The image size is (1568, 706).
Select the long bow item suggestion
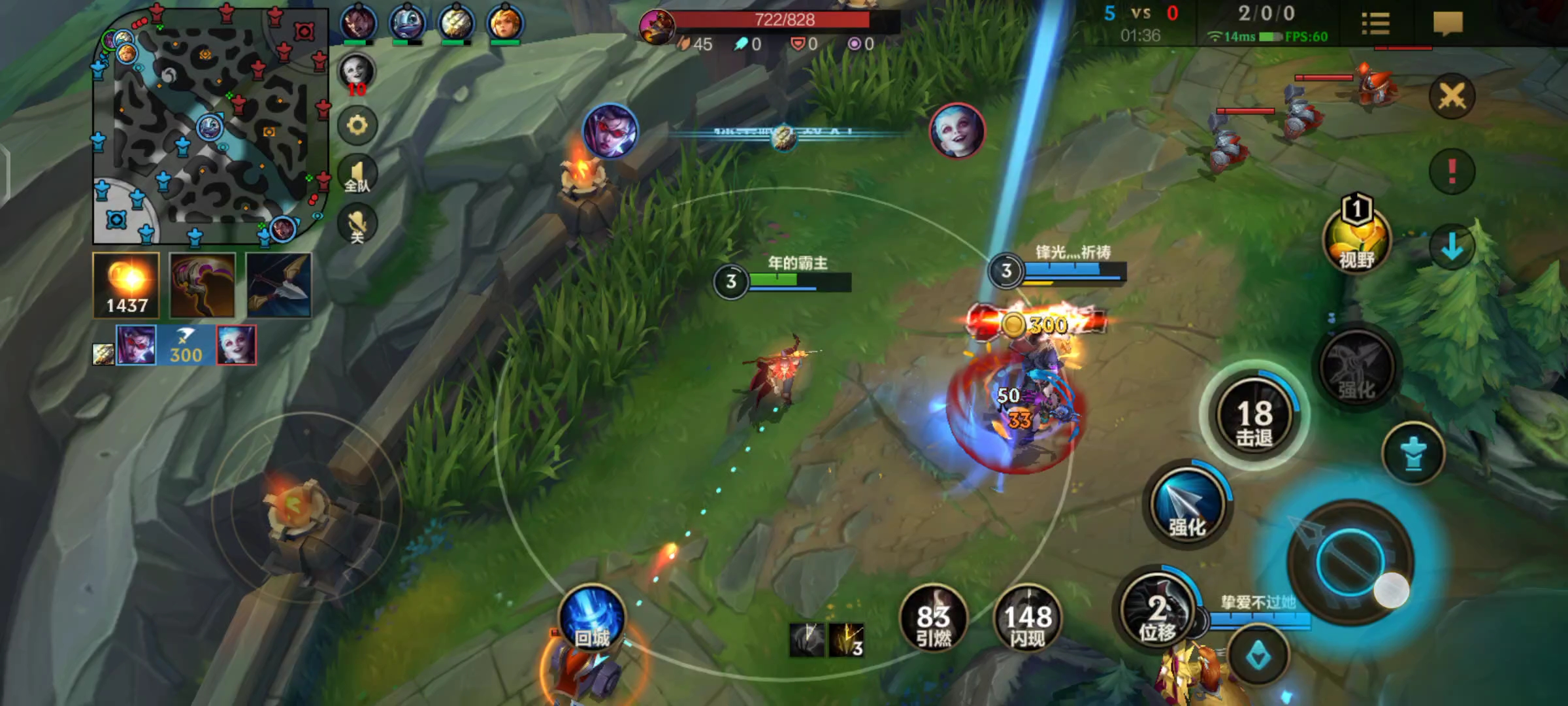pos(279,285)
